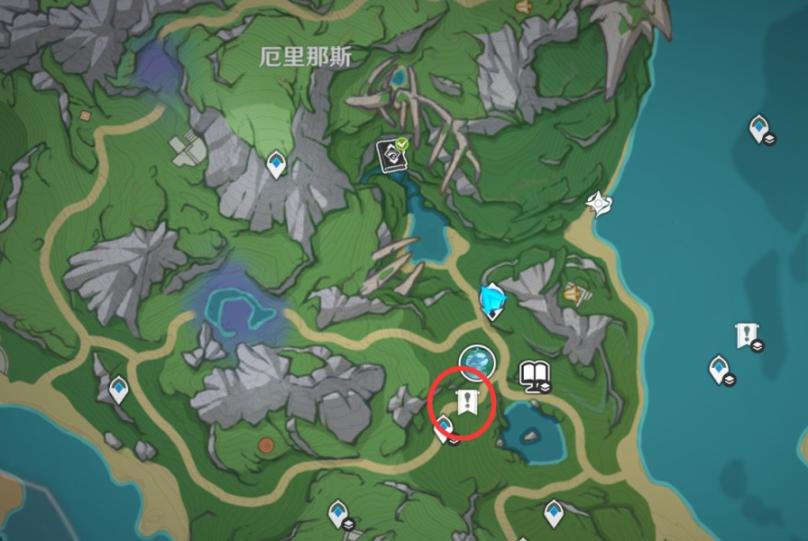Select the red-circled exclamation banner quest marker
Image resolution: width=808 pixels, height=541 pixels.
[465, 403]
